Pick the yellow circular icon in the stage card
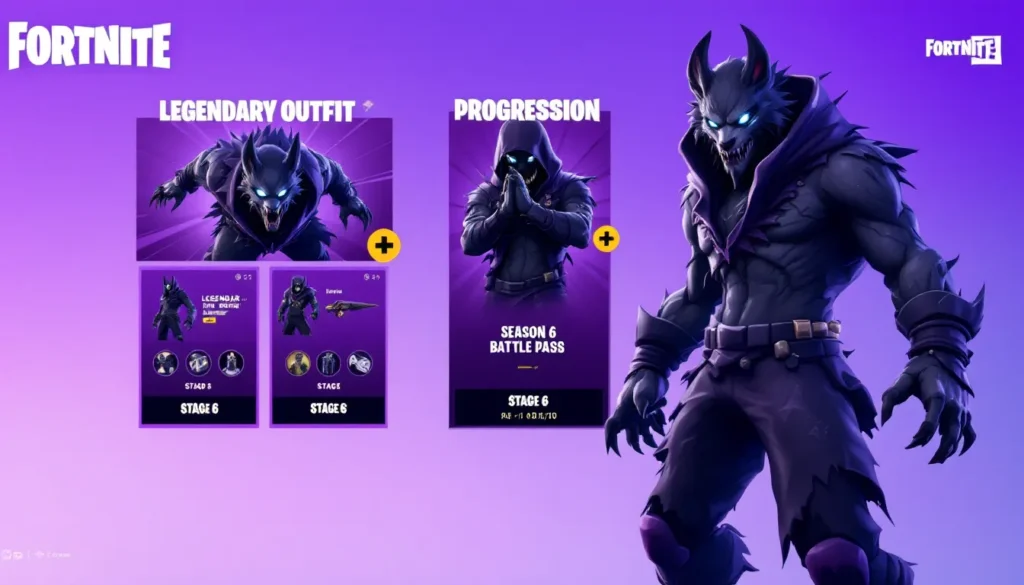This screenshot has width=1024, height=585. [x=298, y=363]
